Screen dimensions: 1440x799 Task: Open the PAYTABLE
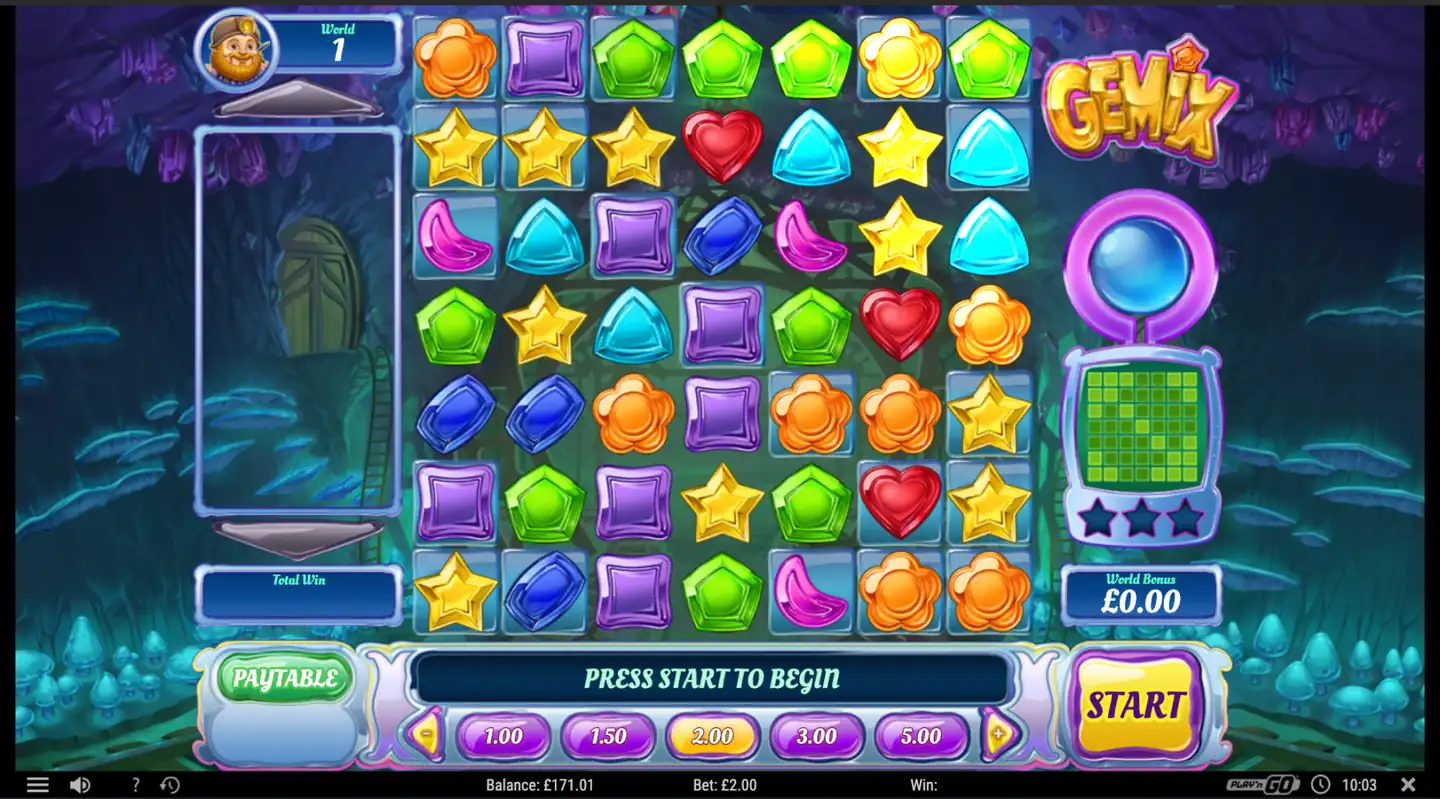pyautogui.click(x=283, y=679)
